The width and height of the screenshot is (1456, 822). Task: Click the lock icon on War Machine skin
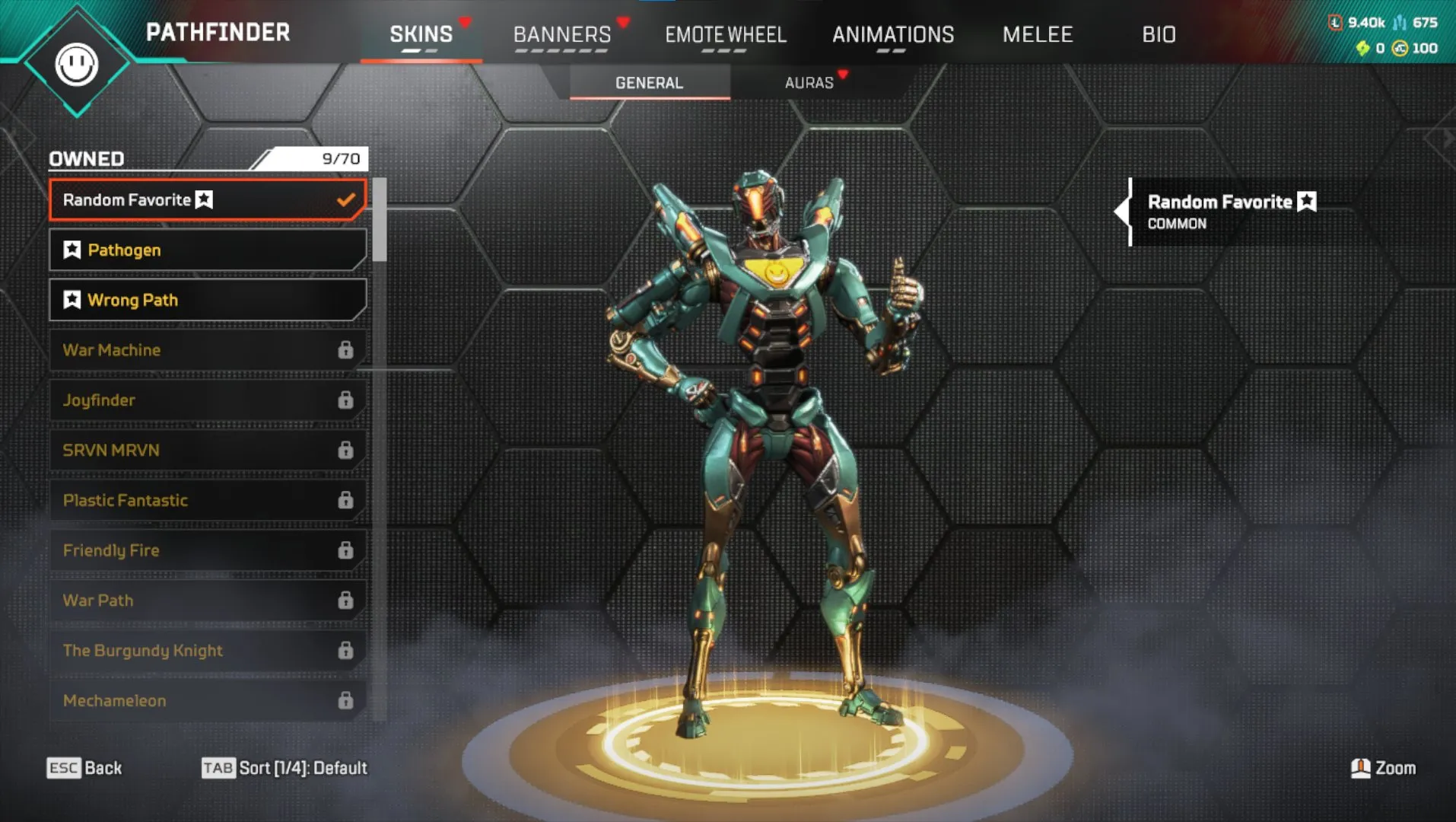pos(347,349)
